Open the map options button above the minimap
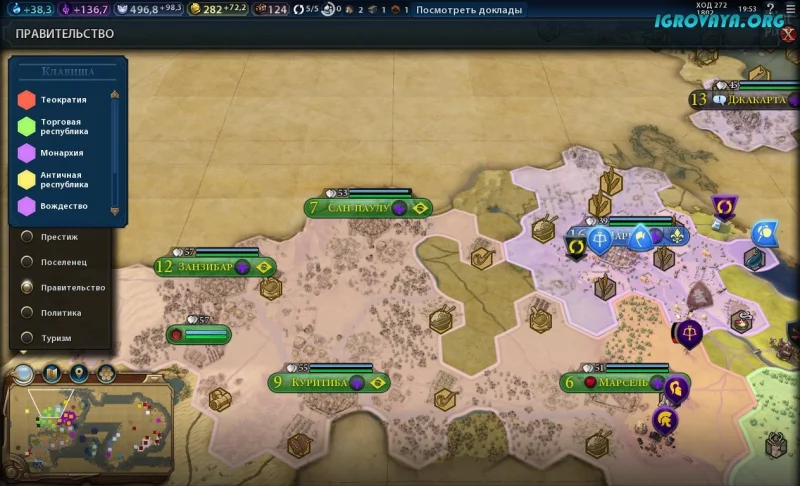Screen dimensions: 800x486 point(52,374)
